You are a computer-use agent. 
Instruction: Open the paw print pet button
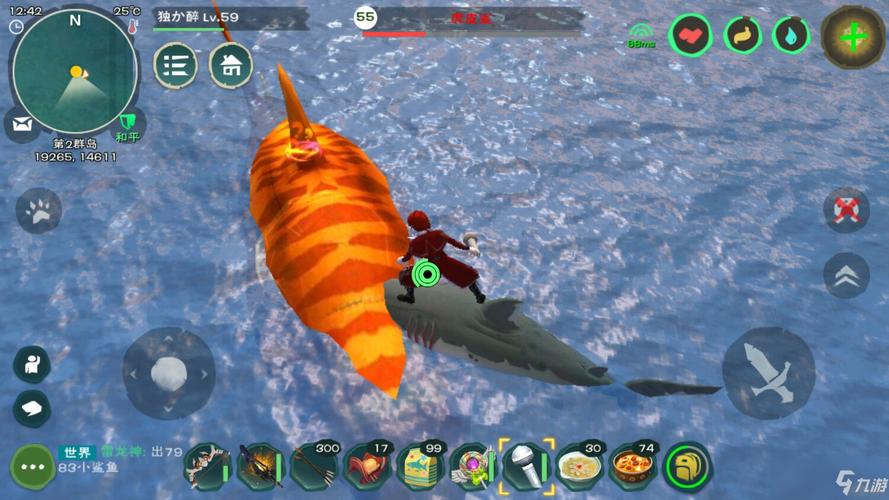click(x=38, y=211)
